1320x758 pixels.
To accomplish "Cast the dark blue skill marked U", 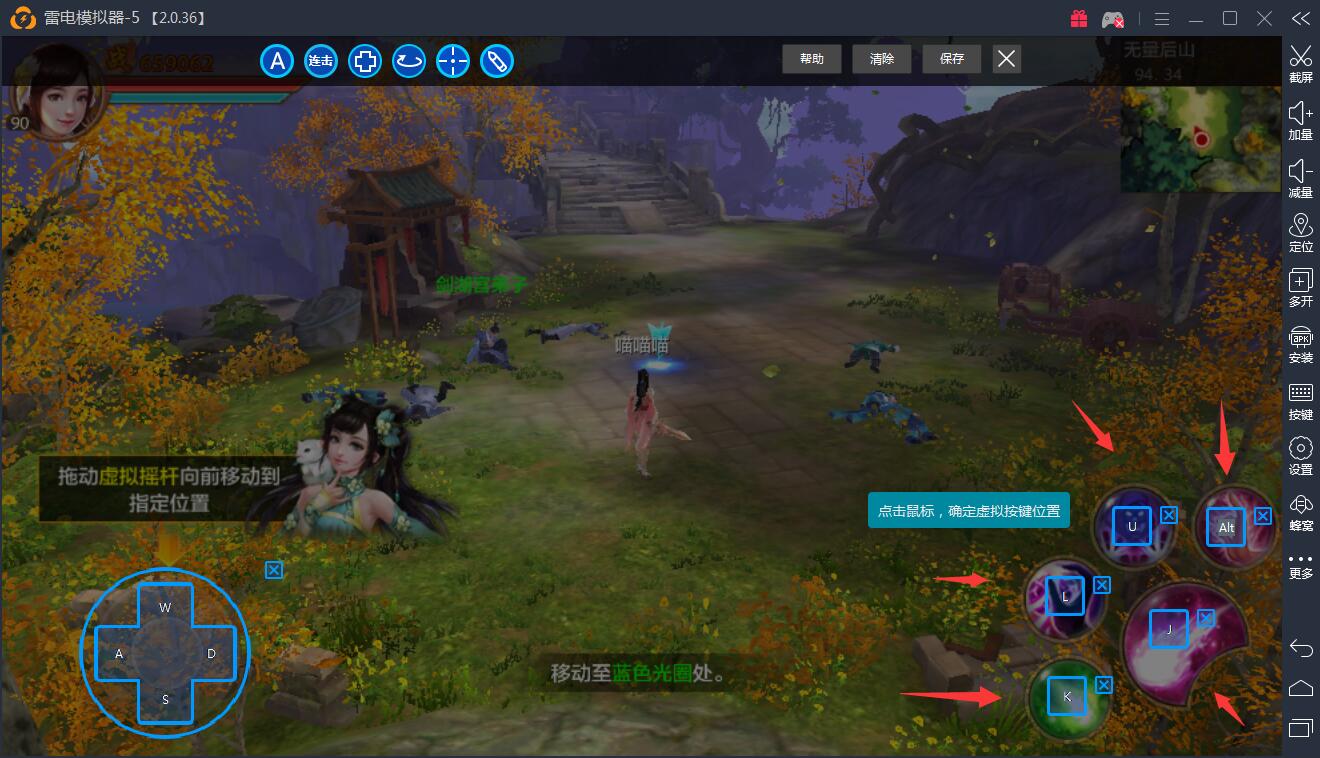I will [1132, 526].
